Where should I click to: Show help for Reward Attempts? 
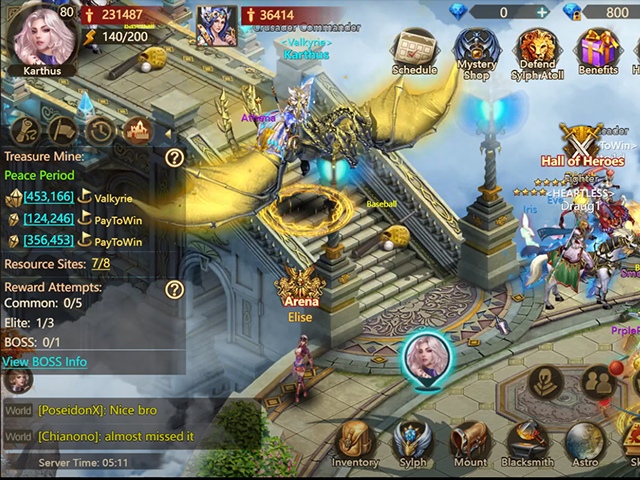(x=174, y=289)
